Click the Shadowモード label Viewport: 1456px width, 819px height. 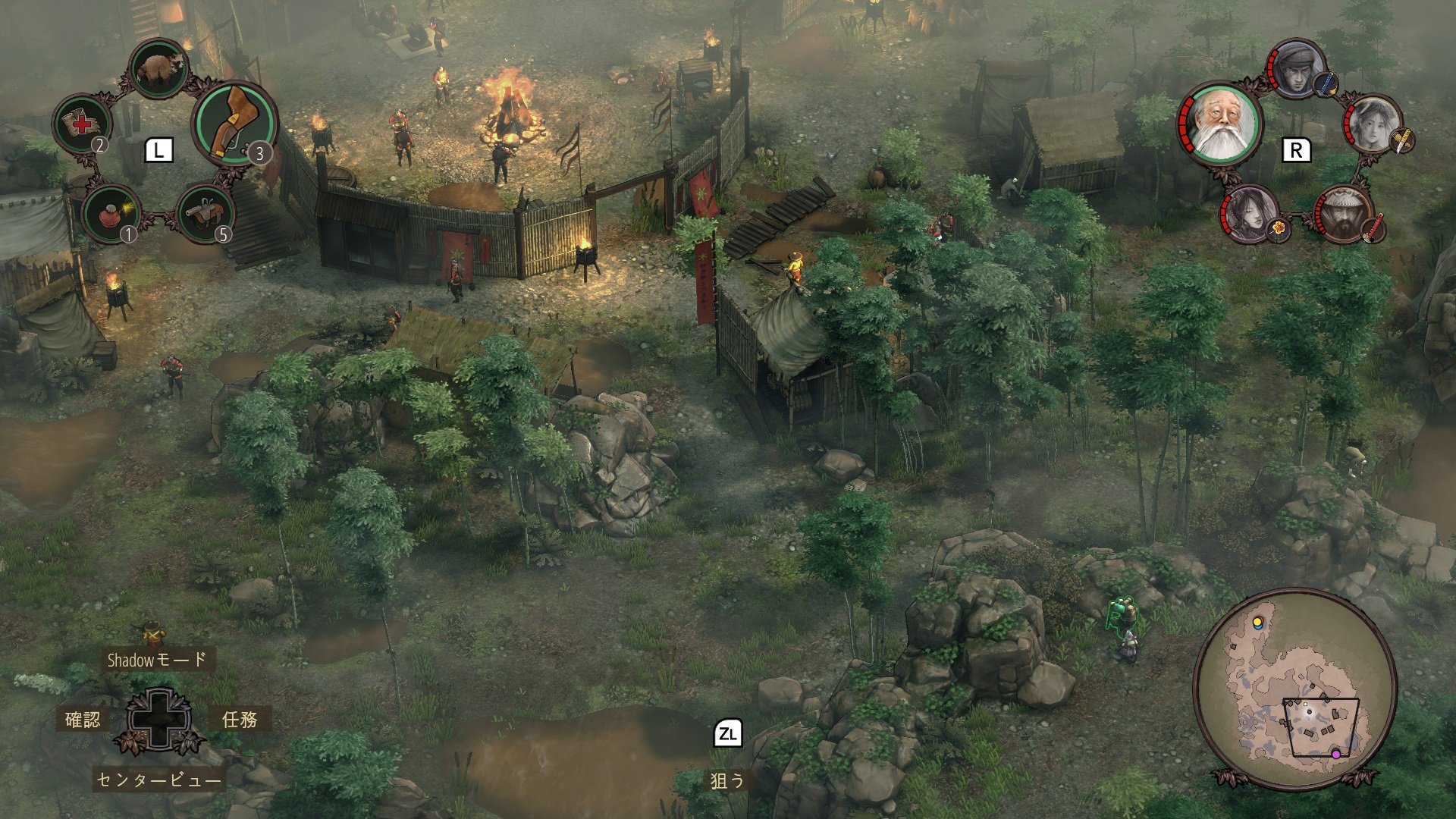[x=157, y=660]
